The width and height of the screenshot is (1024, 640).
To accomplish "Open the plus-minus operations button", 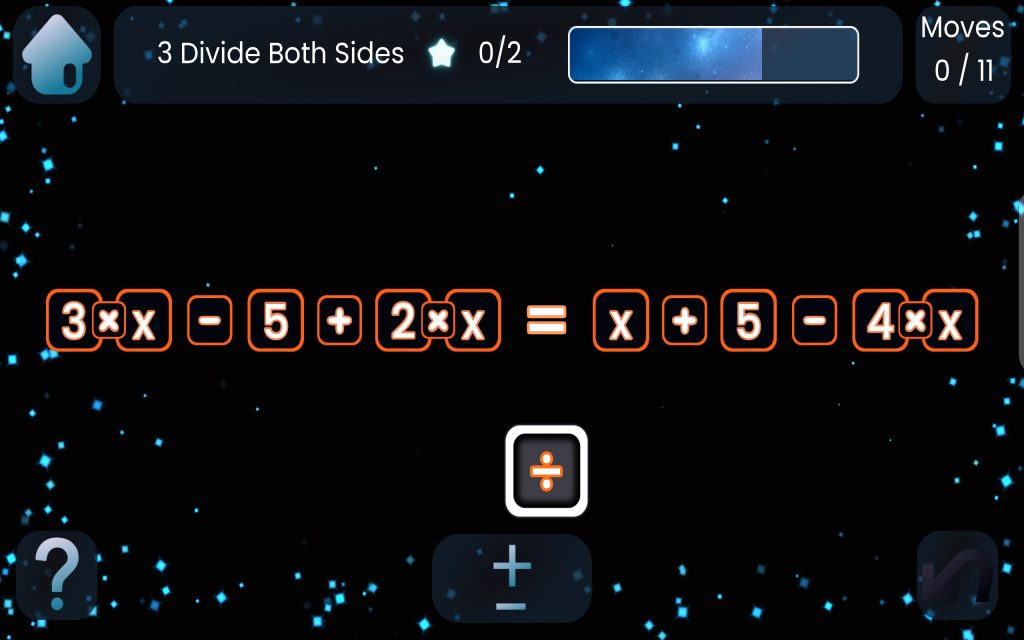I will click(511, 579).
